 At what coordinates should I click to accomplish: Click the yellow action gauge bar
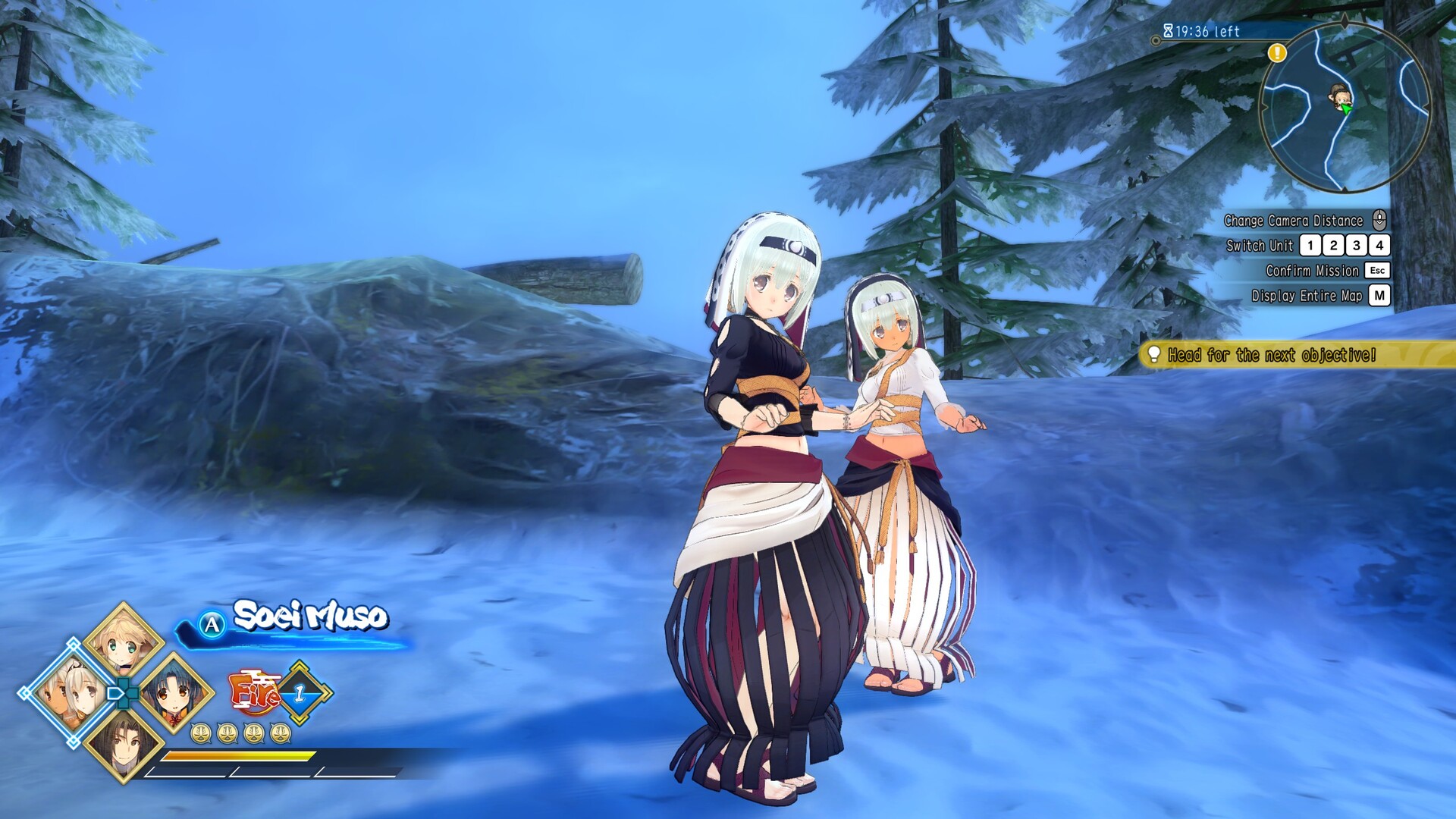click(240, 756)
